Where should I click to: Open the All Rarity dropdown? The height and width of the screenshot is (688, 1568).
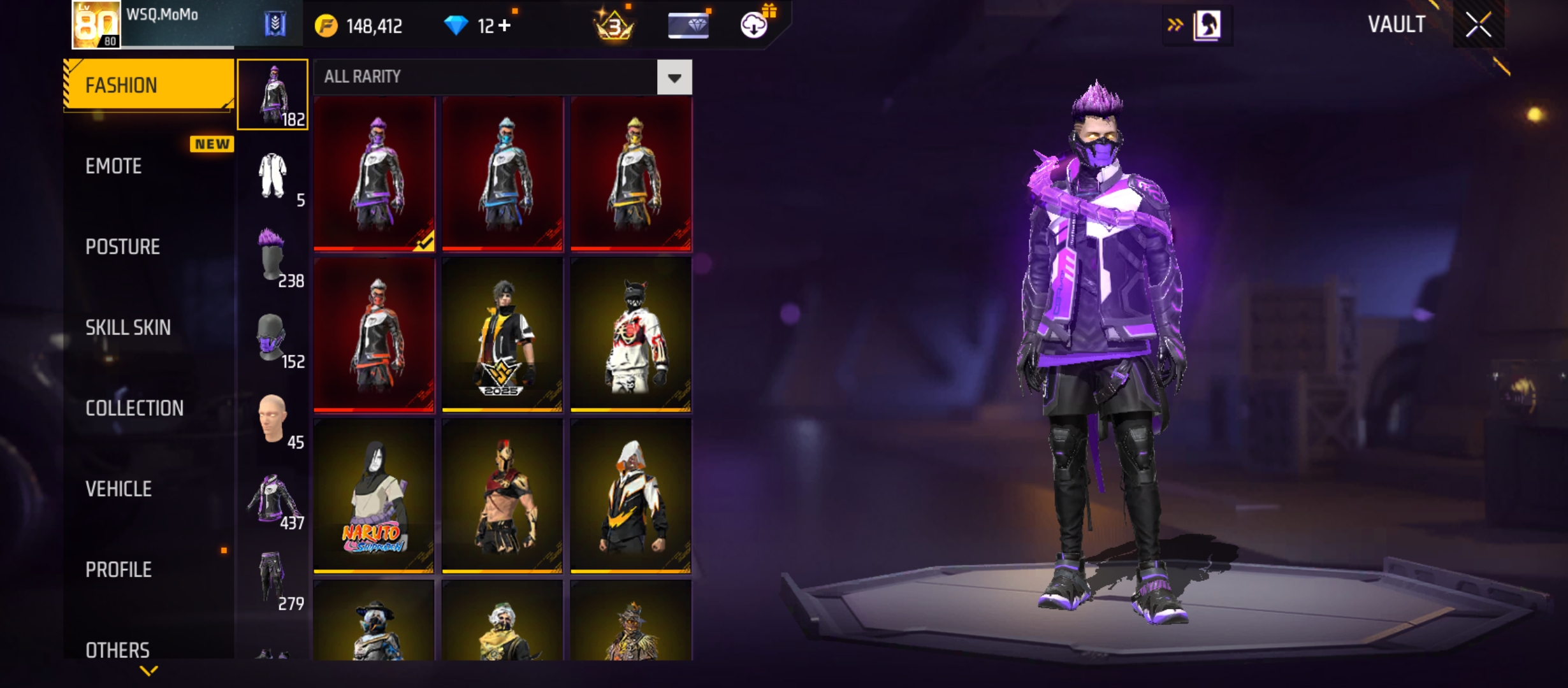tap(674, 77)
